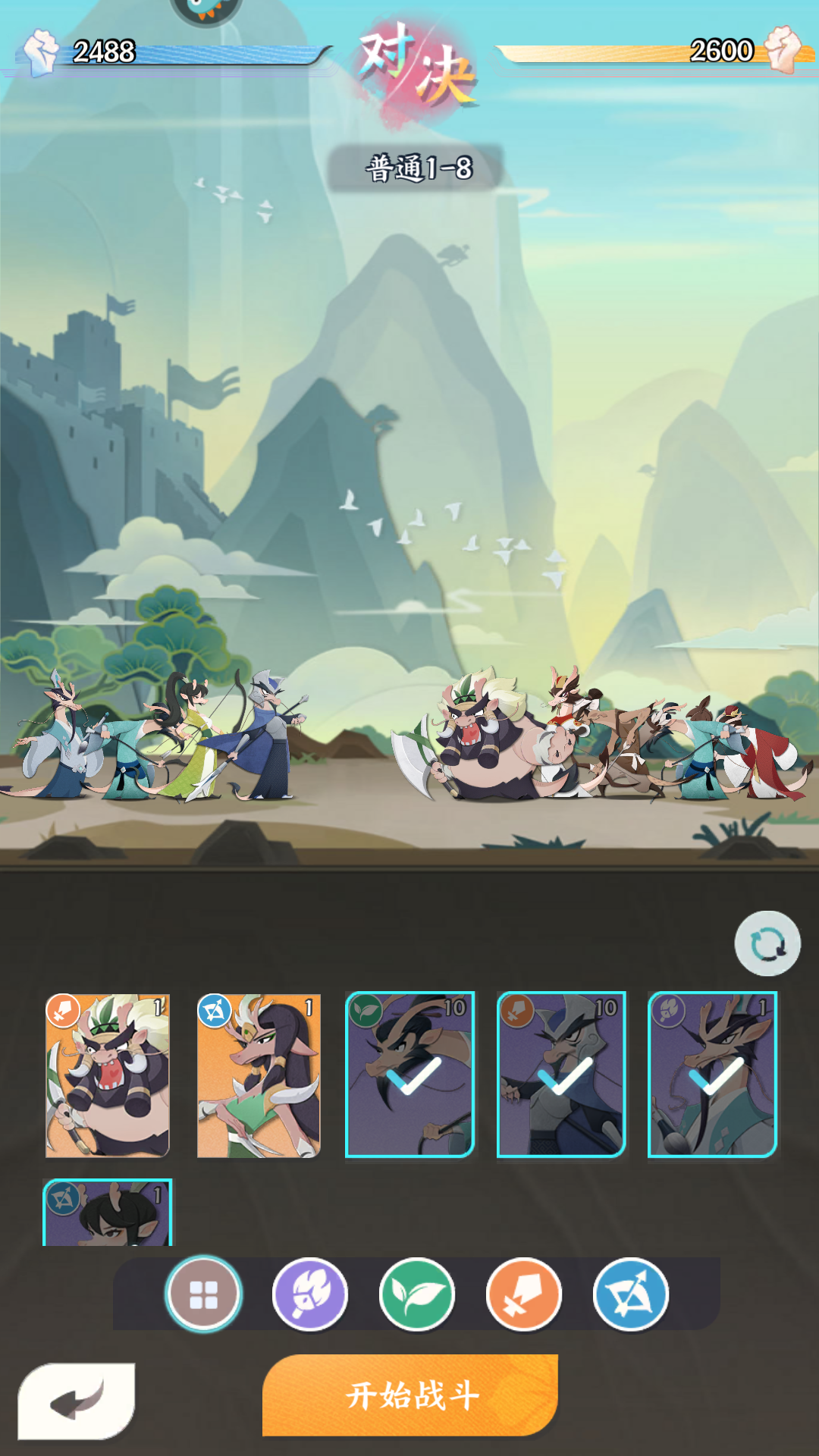
Task: Go back using the arrow button
Action: [77, 1401]
